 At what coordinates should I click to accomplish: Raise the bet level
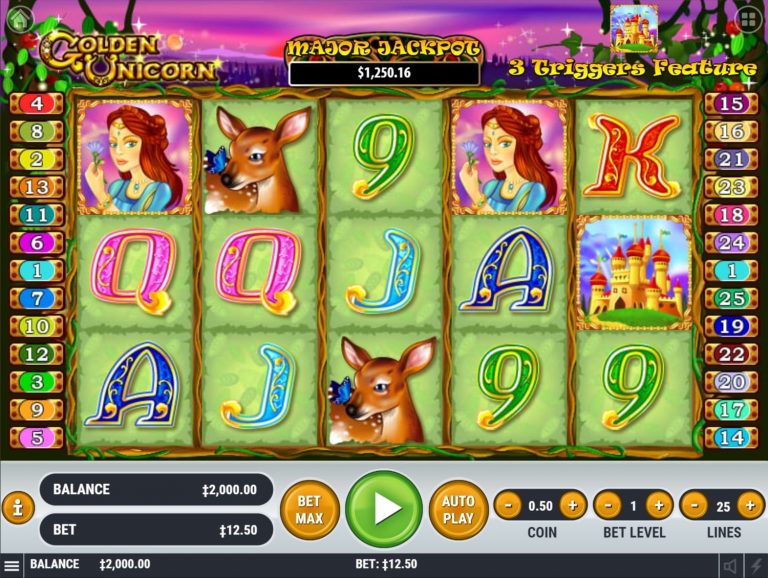[659, 505]
